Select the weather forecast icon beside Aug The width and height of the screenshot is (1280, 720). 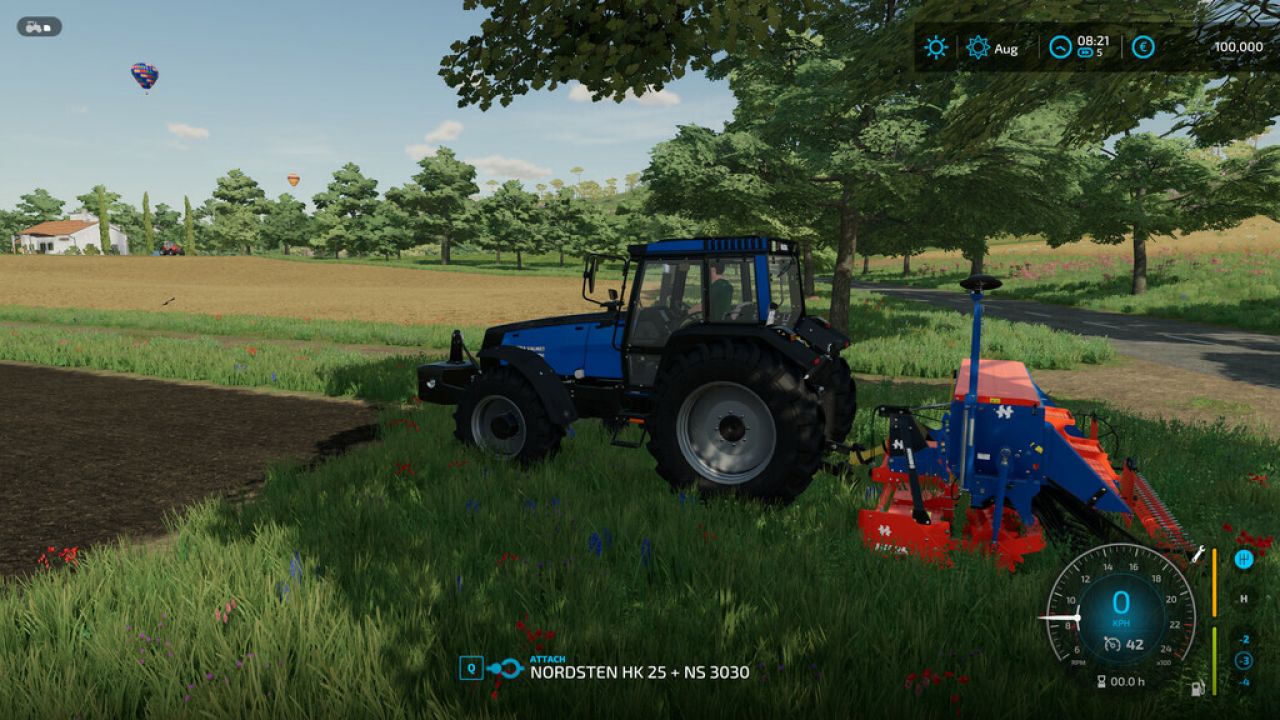click(978, 47)
